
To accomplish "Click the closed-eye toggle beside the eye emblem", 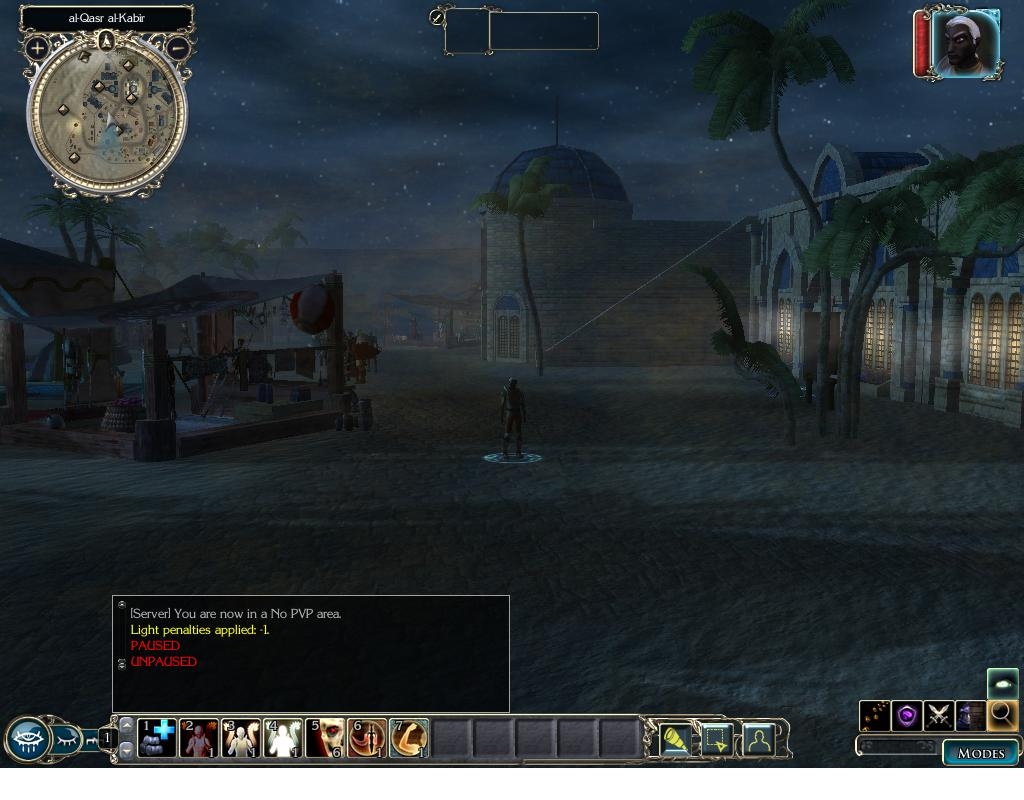I will [x=69, y=740].
